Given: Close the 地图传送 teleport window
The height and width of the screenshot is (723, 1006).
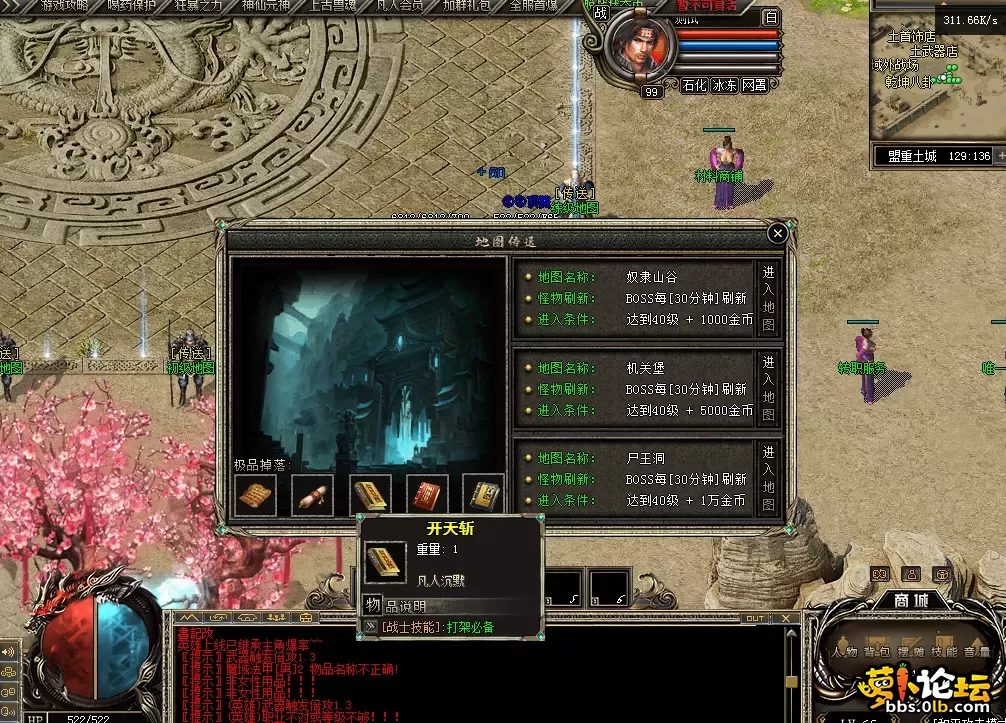Looking at the screenshot, I should (x=778, y=234).
